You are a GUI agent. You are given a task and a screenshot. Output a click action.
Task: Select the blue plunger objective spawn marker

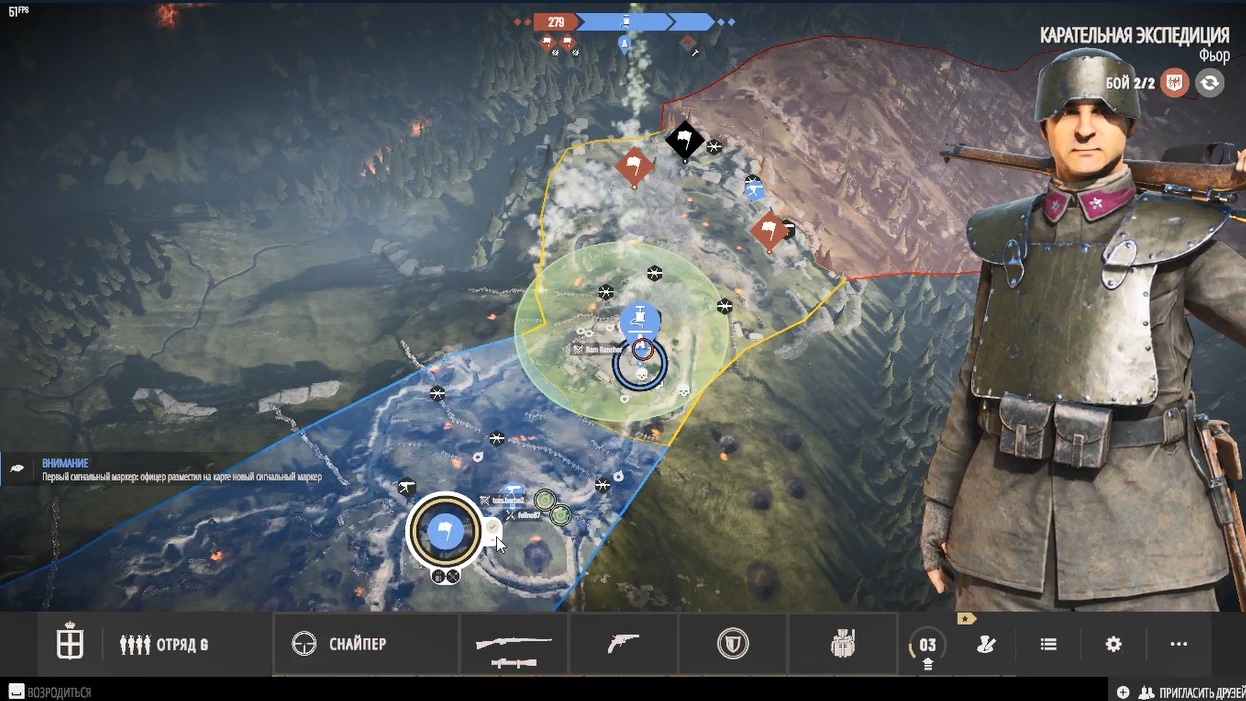click(640, 321)
